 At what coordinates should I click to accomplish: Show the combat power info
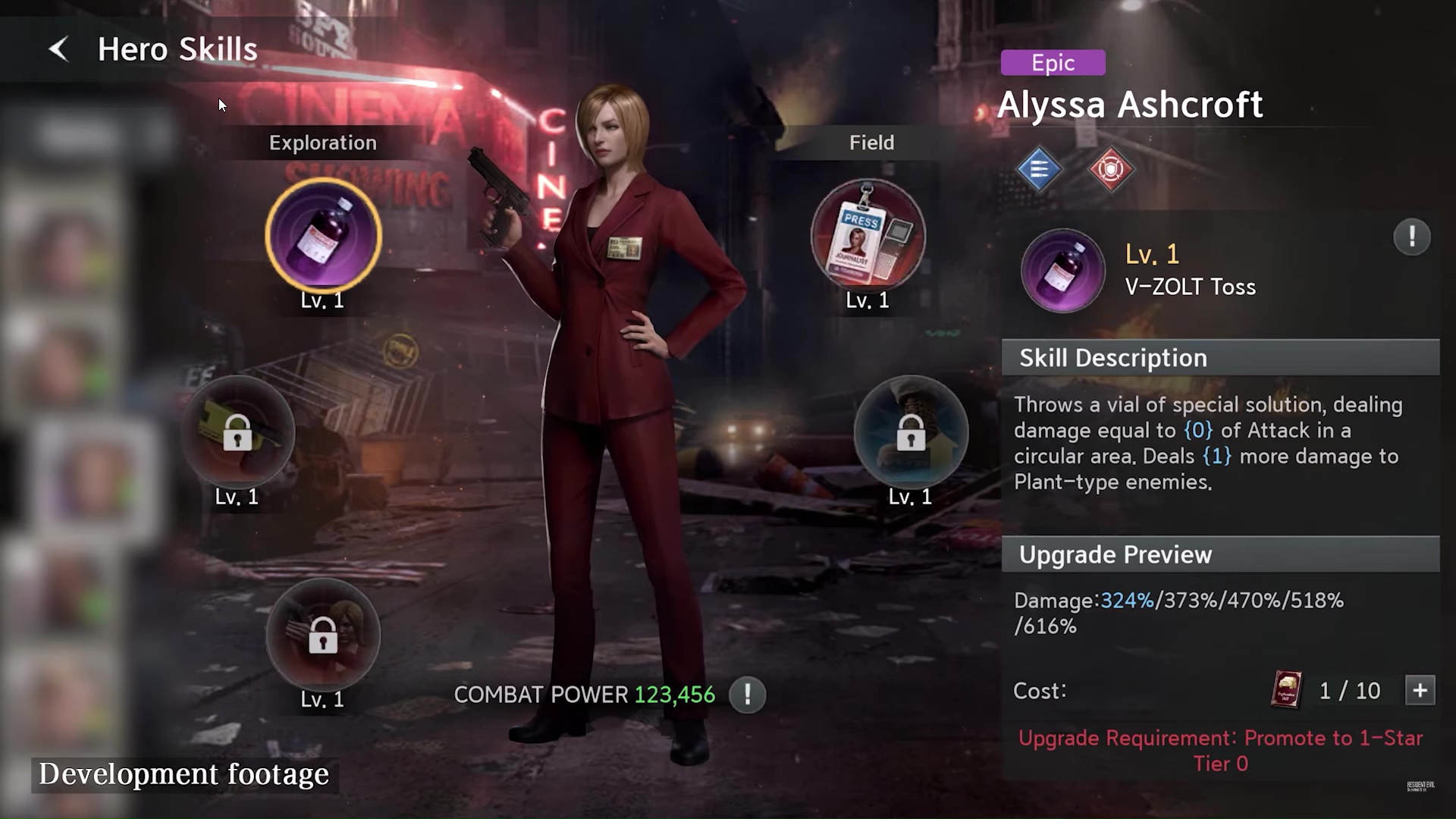coord(747,695)
